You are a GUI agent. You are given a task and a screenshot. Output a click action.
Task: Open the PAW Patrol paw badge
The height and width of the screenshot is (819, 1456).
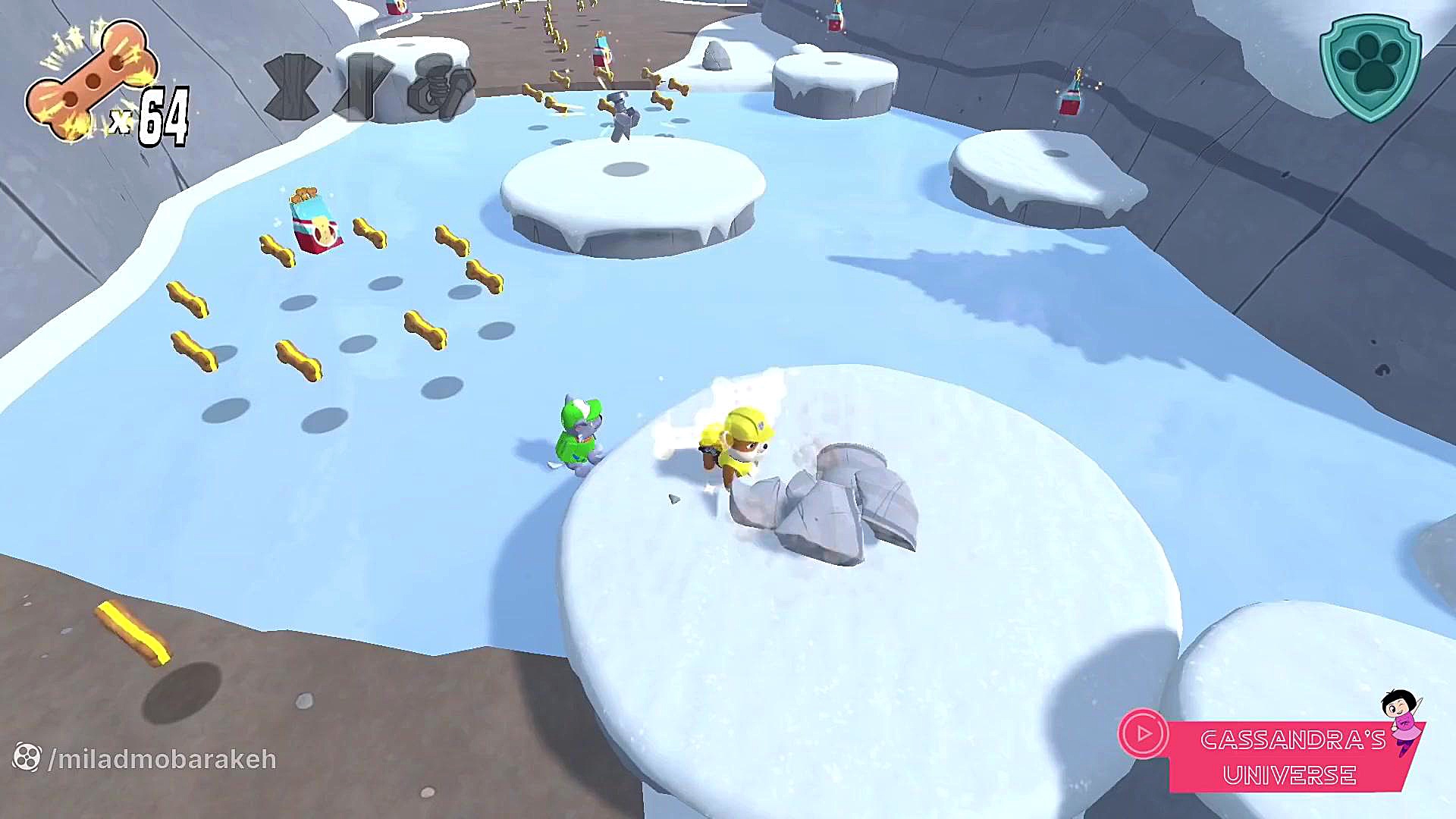point(1370,67)
